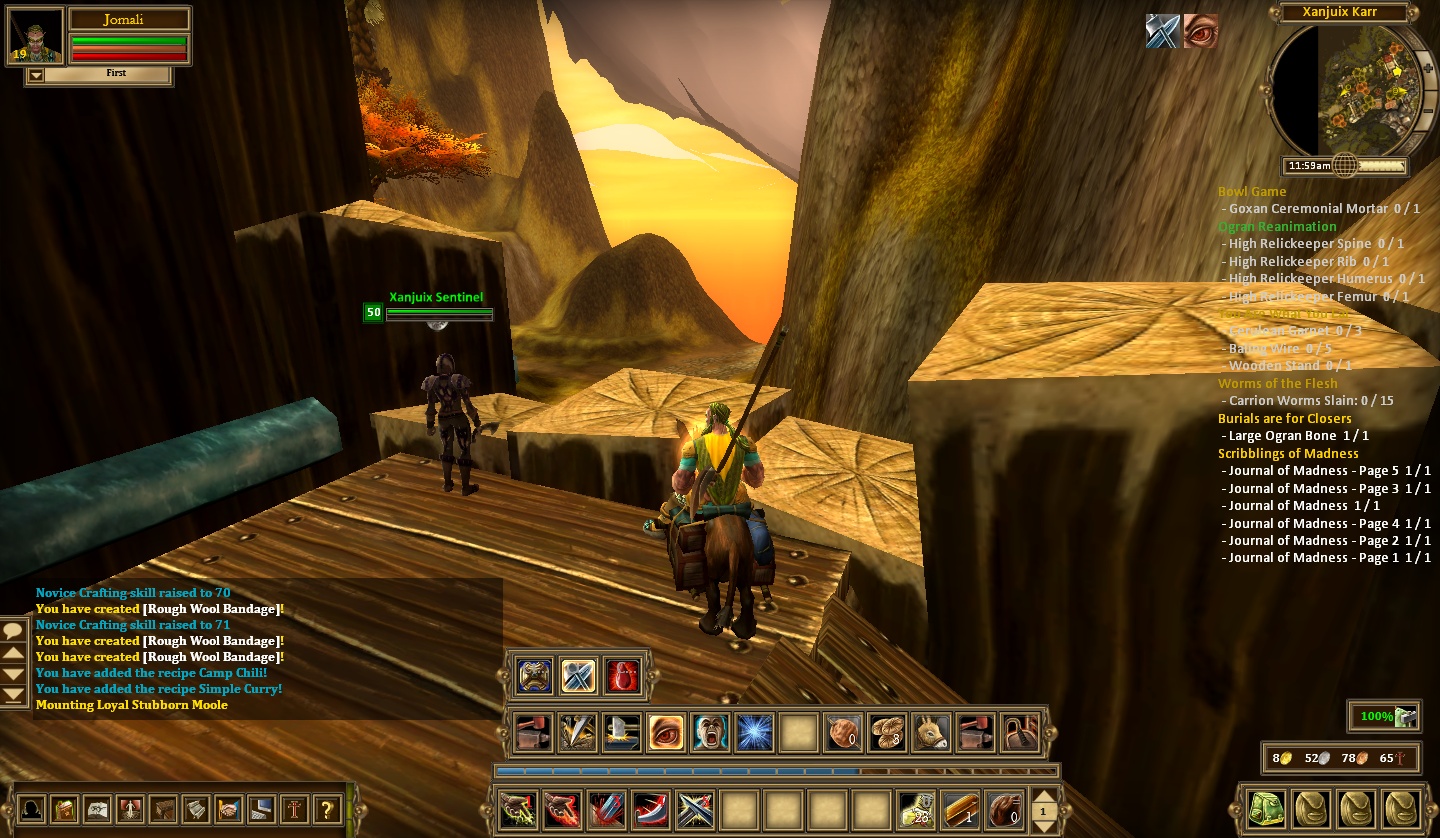This screenshot has height=838, width=1440.
Task: Open the question mark help icon
Action: click(x=327, y=808)
